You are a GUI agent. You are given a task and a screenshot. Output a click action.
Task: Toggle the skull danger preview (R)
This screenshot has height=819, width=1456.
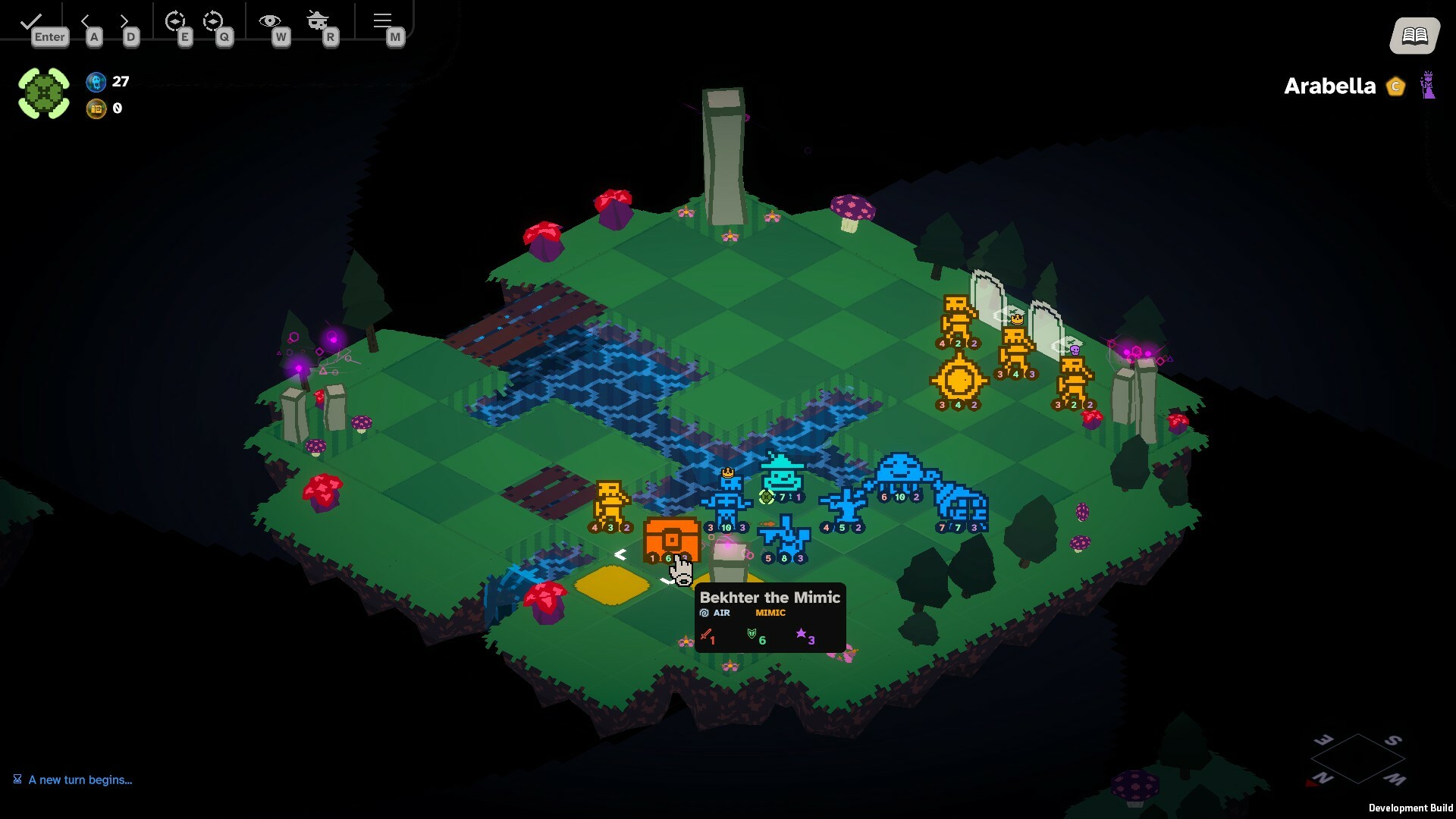pyautogui.click(x=318, y=20)
